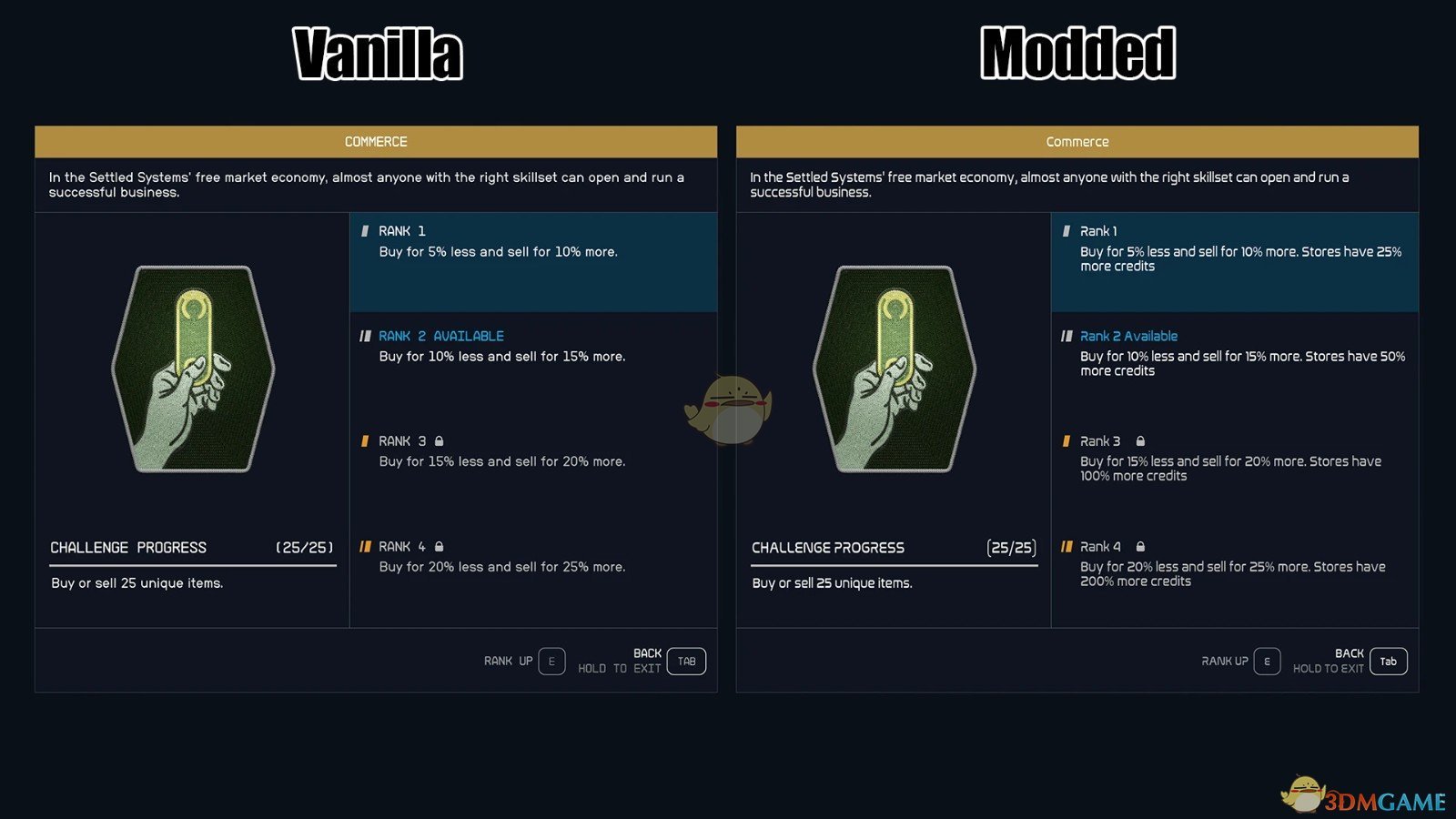
Task: Go Back from the Vanilla Commerce panel
Action: (x=686, y=662)
